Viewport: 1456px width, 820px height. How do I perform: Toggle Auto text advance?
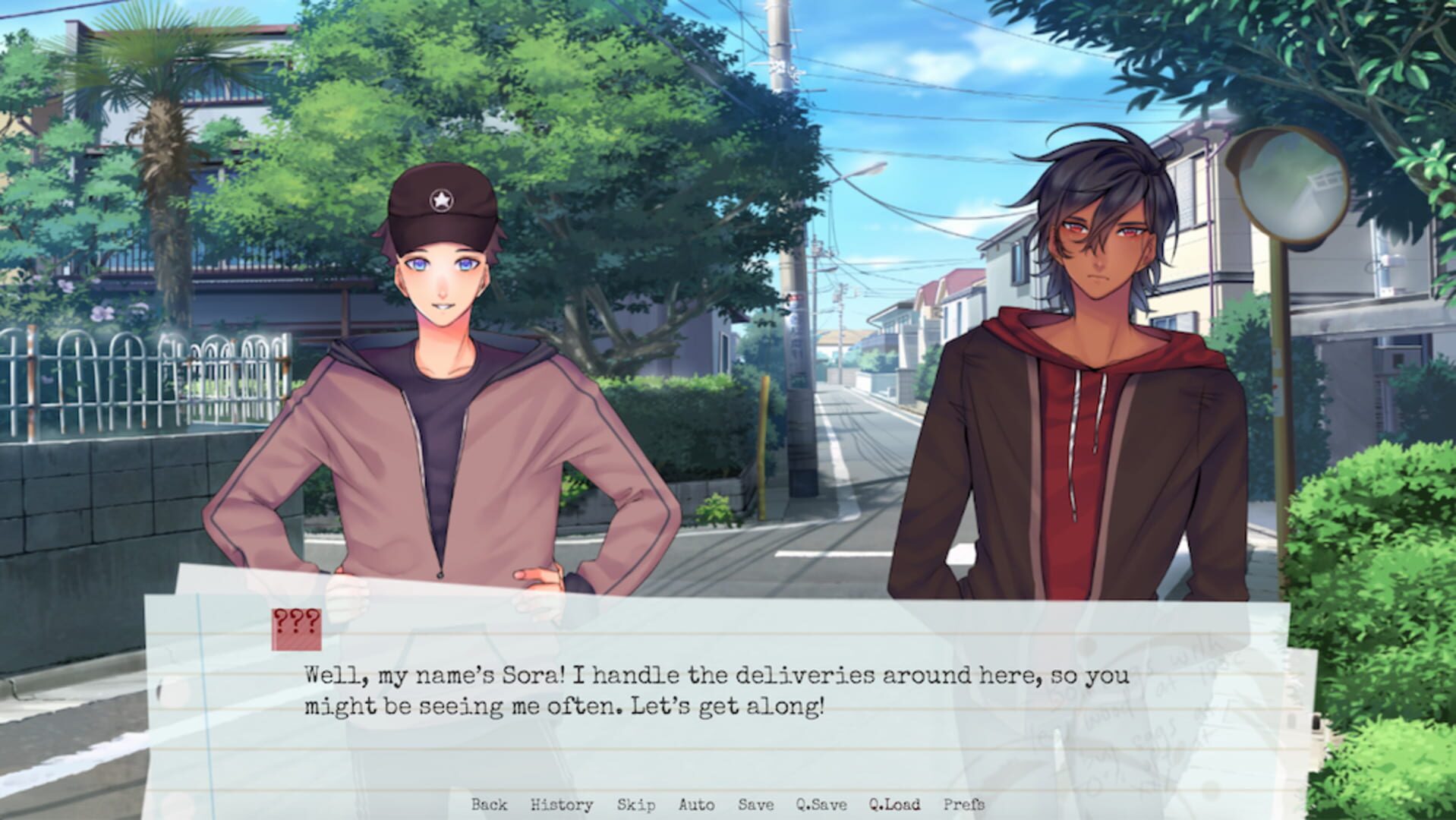point(695,805)
